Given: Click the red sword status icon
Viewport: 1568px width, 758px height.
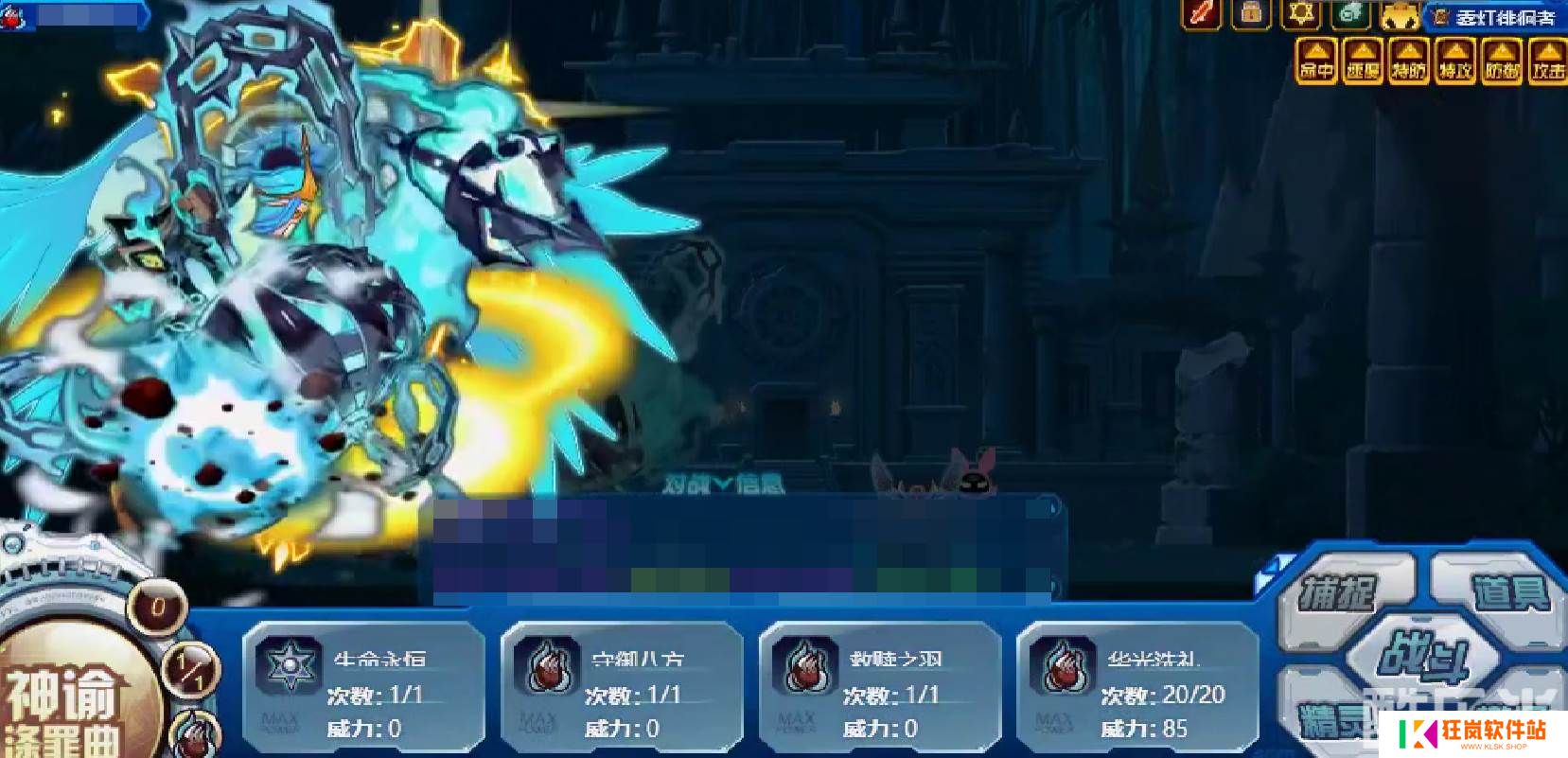Looking at the screenshot, I should (x=1202, y=14).
